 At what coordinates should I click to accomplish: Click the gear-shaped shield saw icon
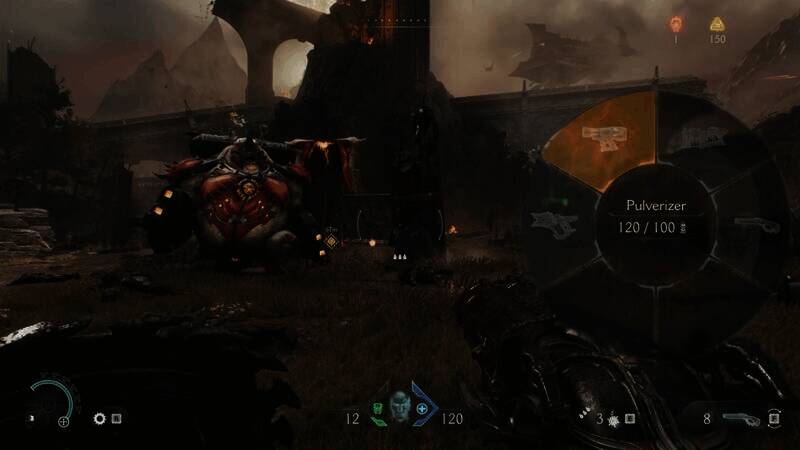[100, 419]
